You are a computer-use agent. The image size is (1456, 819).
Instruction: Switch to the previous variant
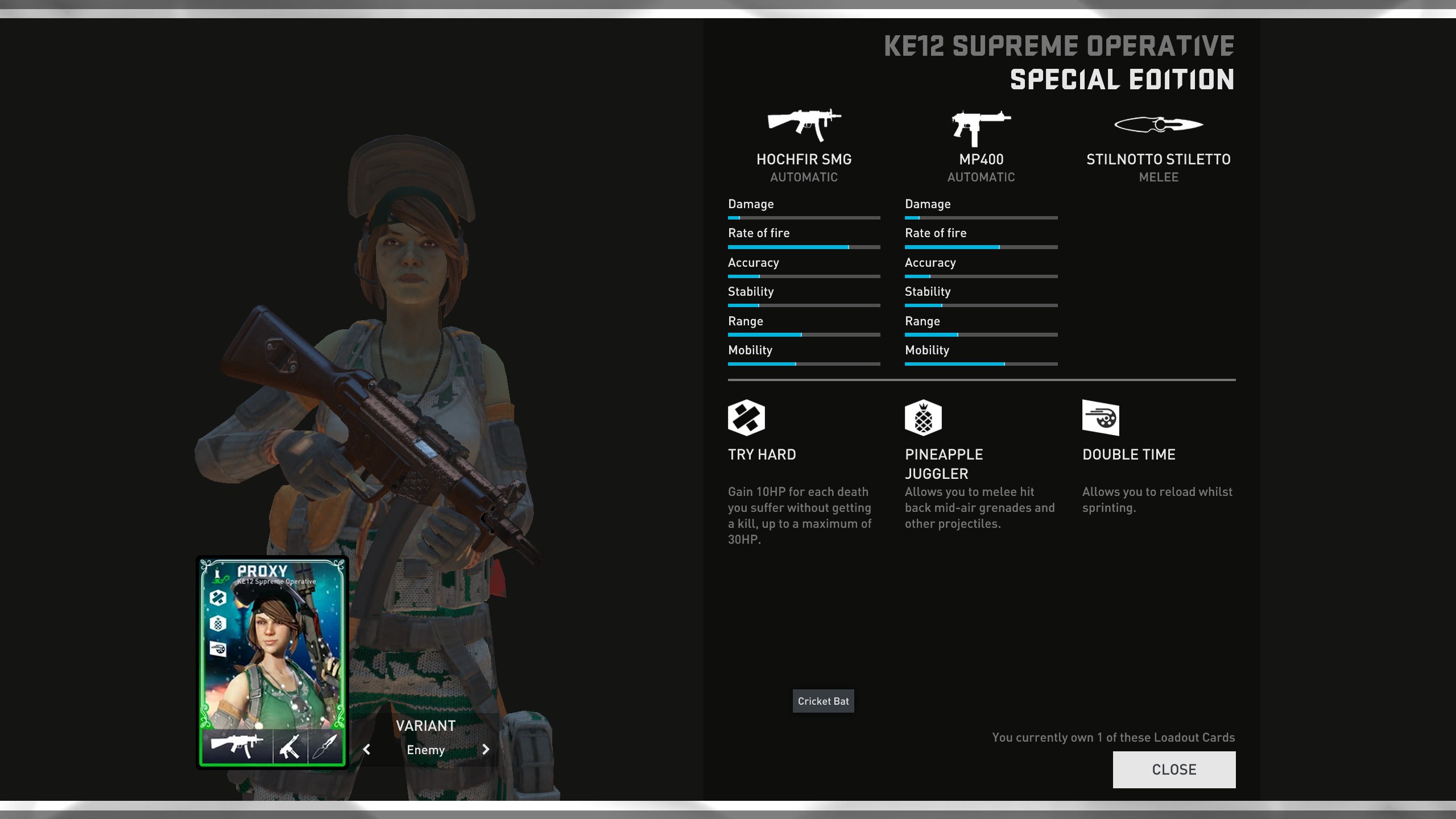[x=367, y=750]
